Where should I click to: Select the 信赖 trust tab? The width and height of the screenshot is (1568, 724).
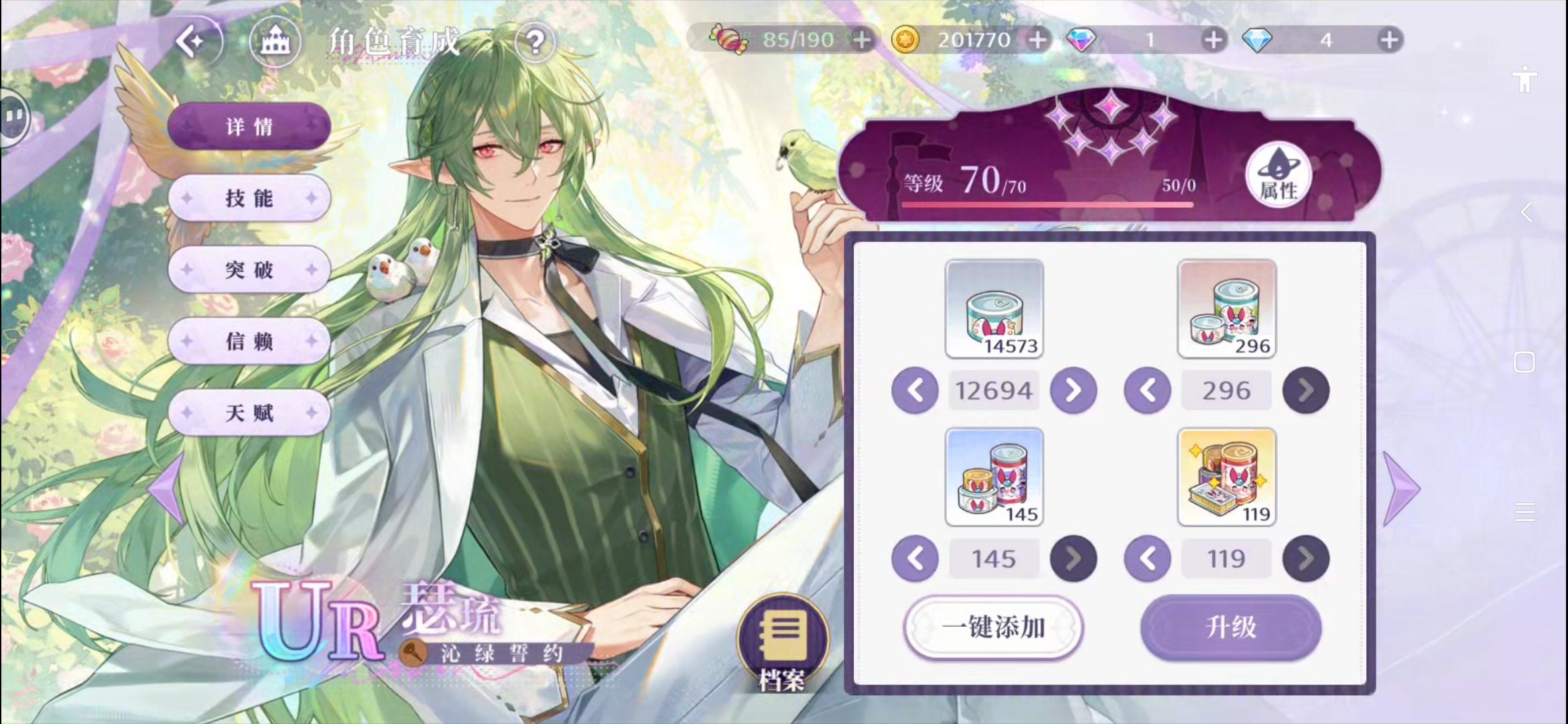[249, 341]
